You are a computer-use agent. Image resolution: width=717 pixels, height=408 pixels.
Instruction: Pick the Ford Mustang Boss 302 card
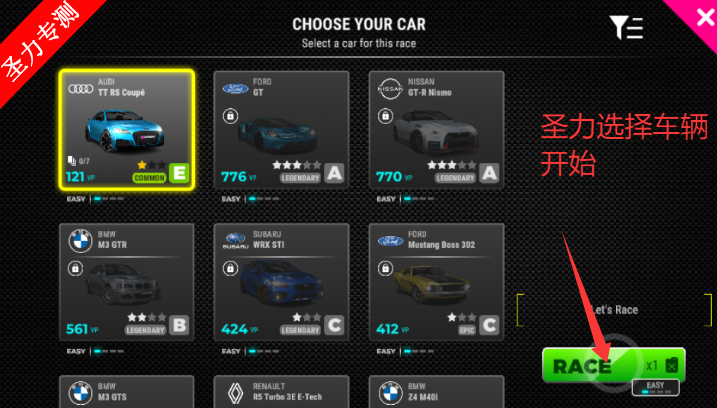coord(436,283)
